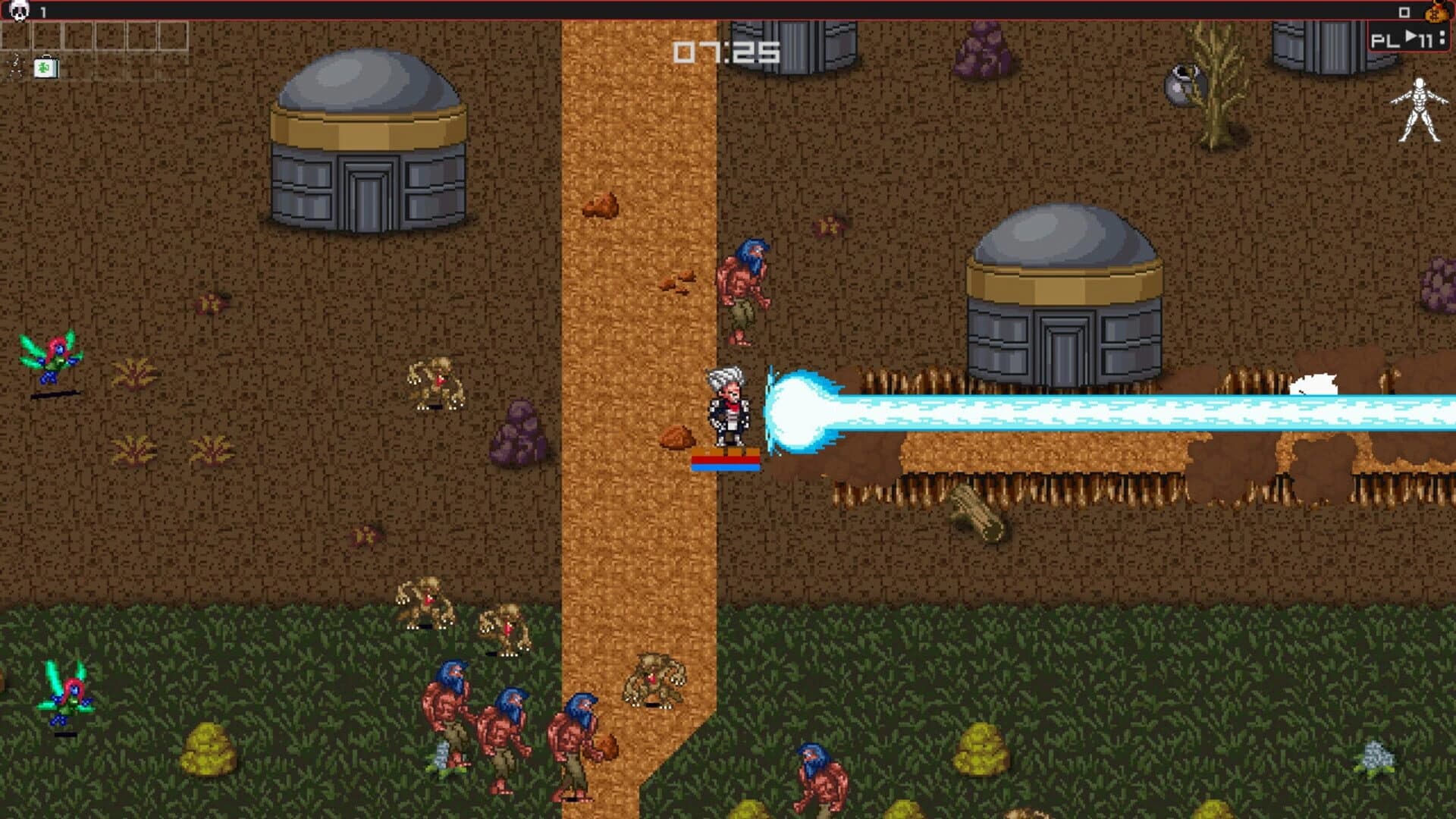Click the small skeleton sprite under the item slots

tap(15, 67)
